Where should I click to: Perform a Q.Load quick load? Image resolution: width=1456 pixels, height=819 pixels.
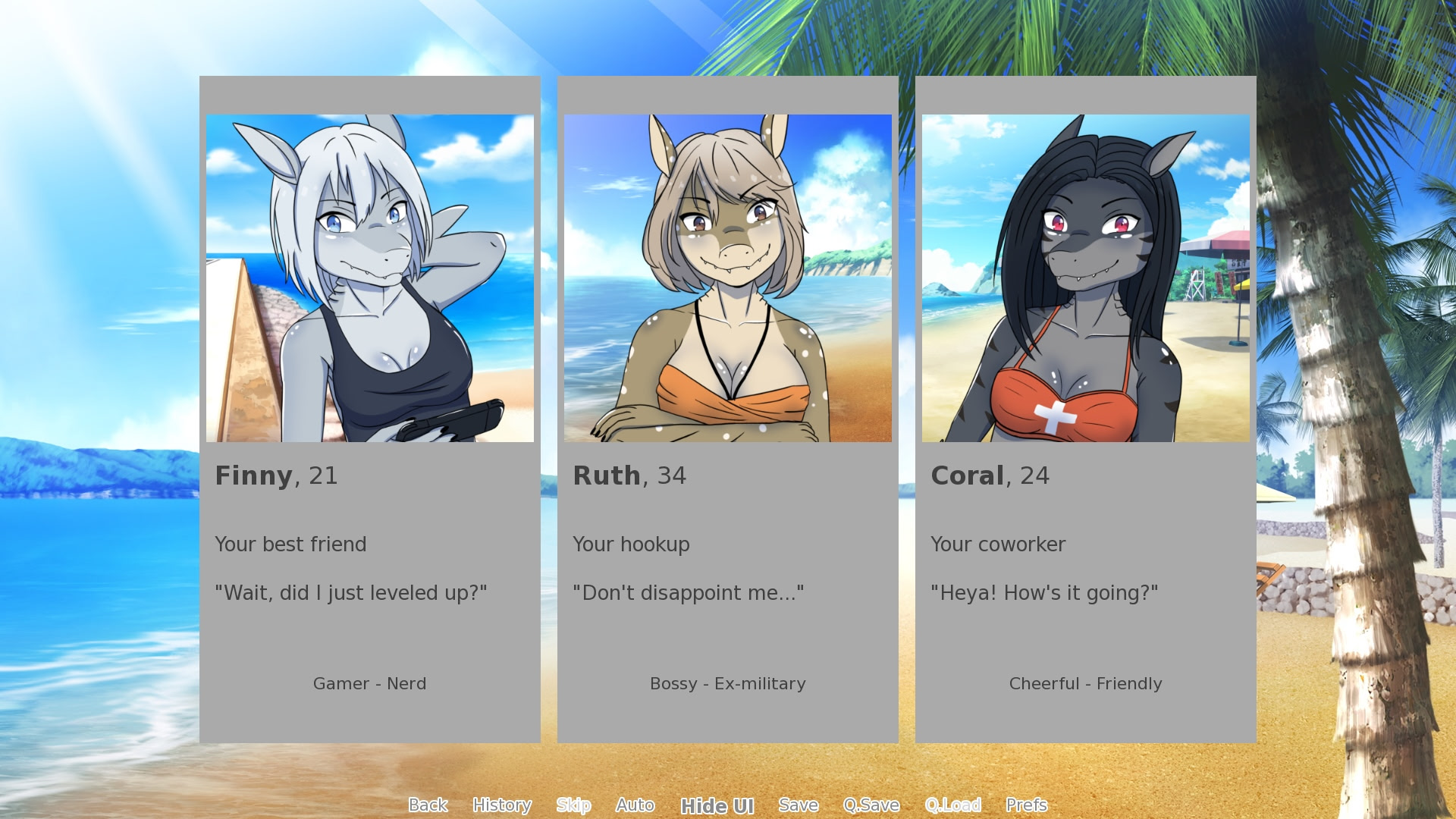pos(954,805)
